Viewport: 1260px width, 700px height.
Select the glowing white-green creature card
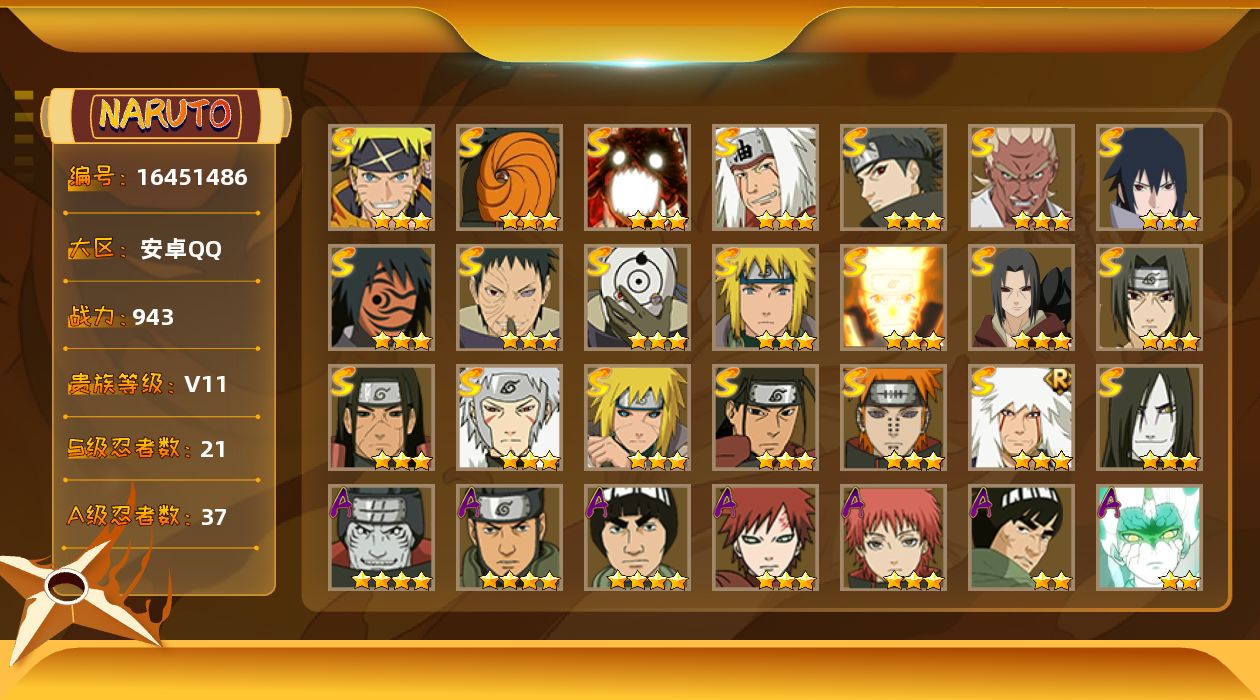point(1149,537)
